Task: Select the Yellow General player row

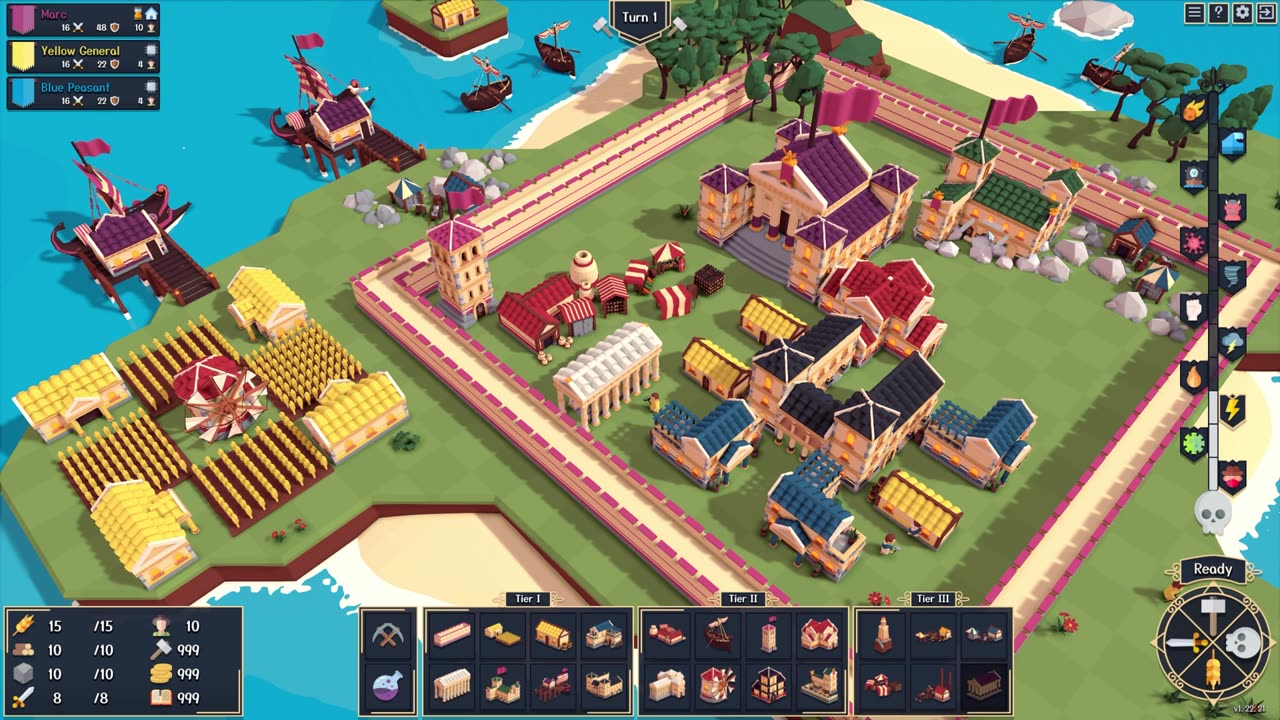Action: (x=83, y=56)
